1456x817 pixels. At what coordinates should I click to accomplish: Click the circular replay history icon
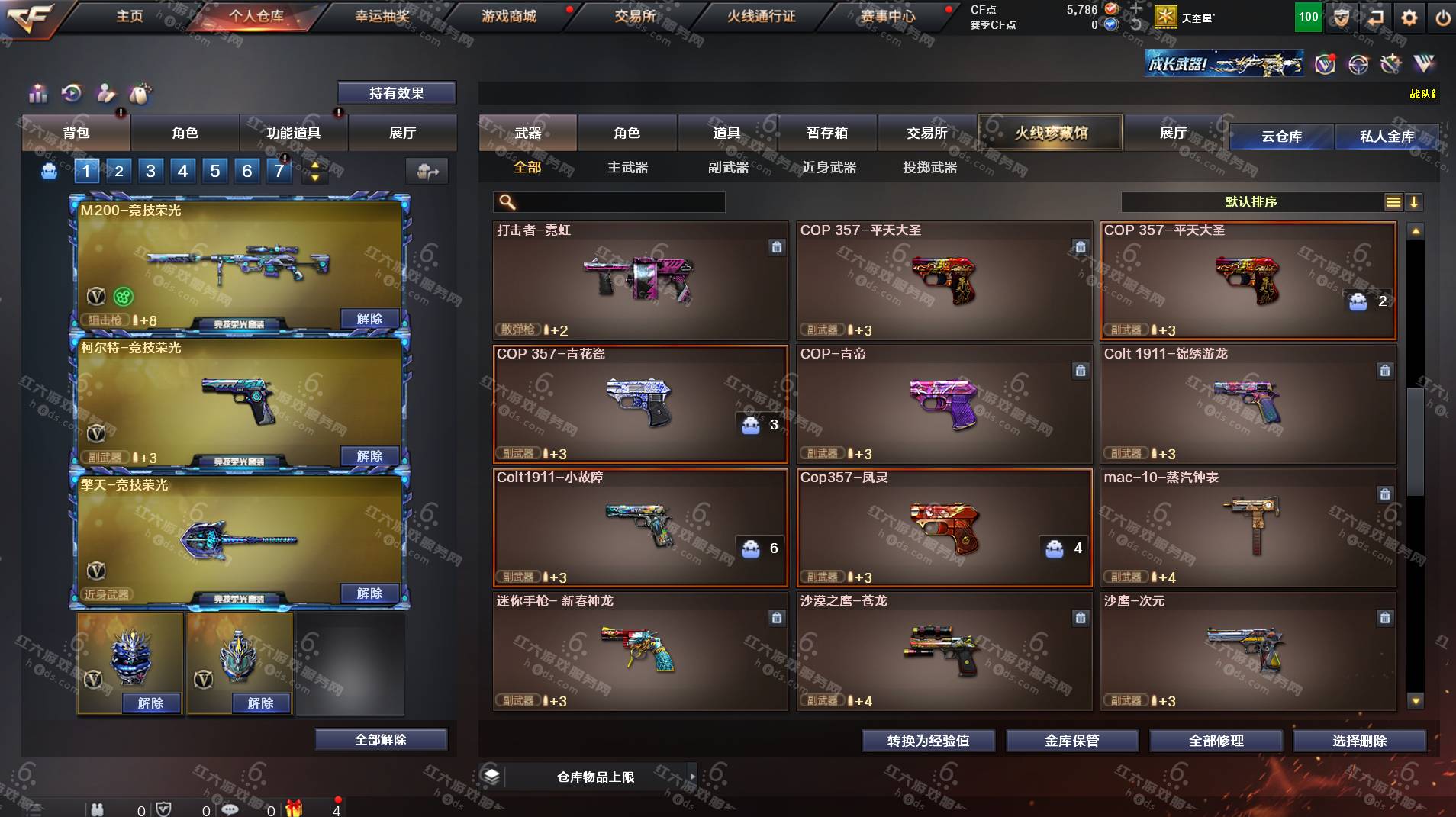72,94
